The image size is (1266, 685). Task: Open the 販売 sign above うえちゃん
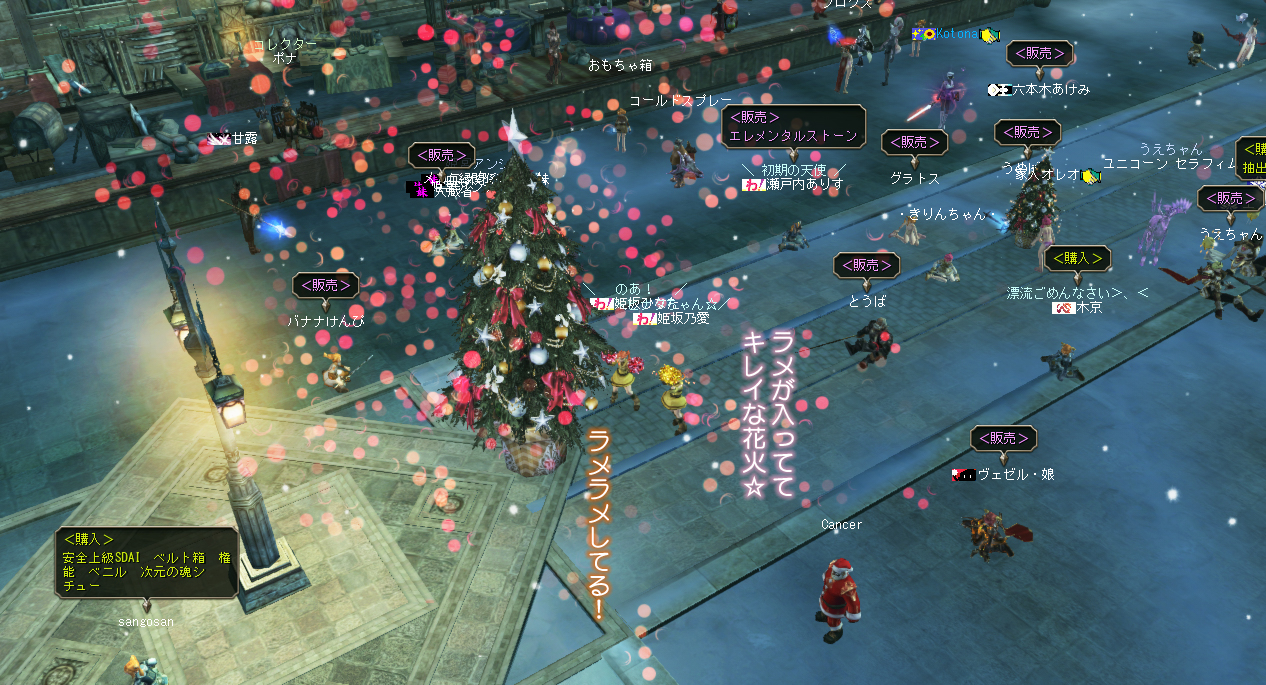click(x=1229, y=199)
